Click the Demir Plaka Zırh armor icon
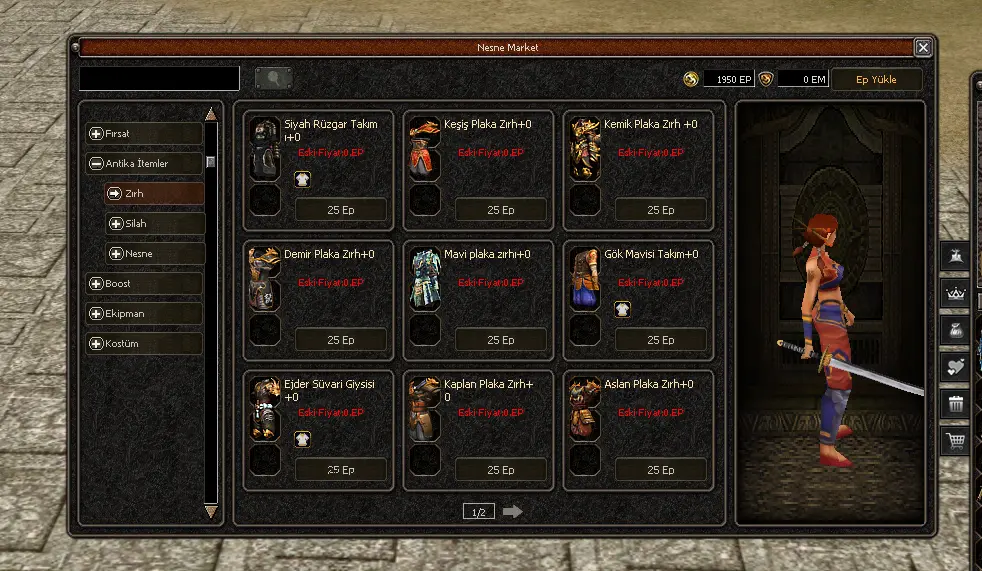Image resolution: width=982 pixels, height=571 pixels. (x=265, y=278)
